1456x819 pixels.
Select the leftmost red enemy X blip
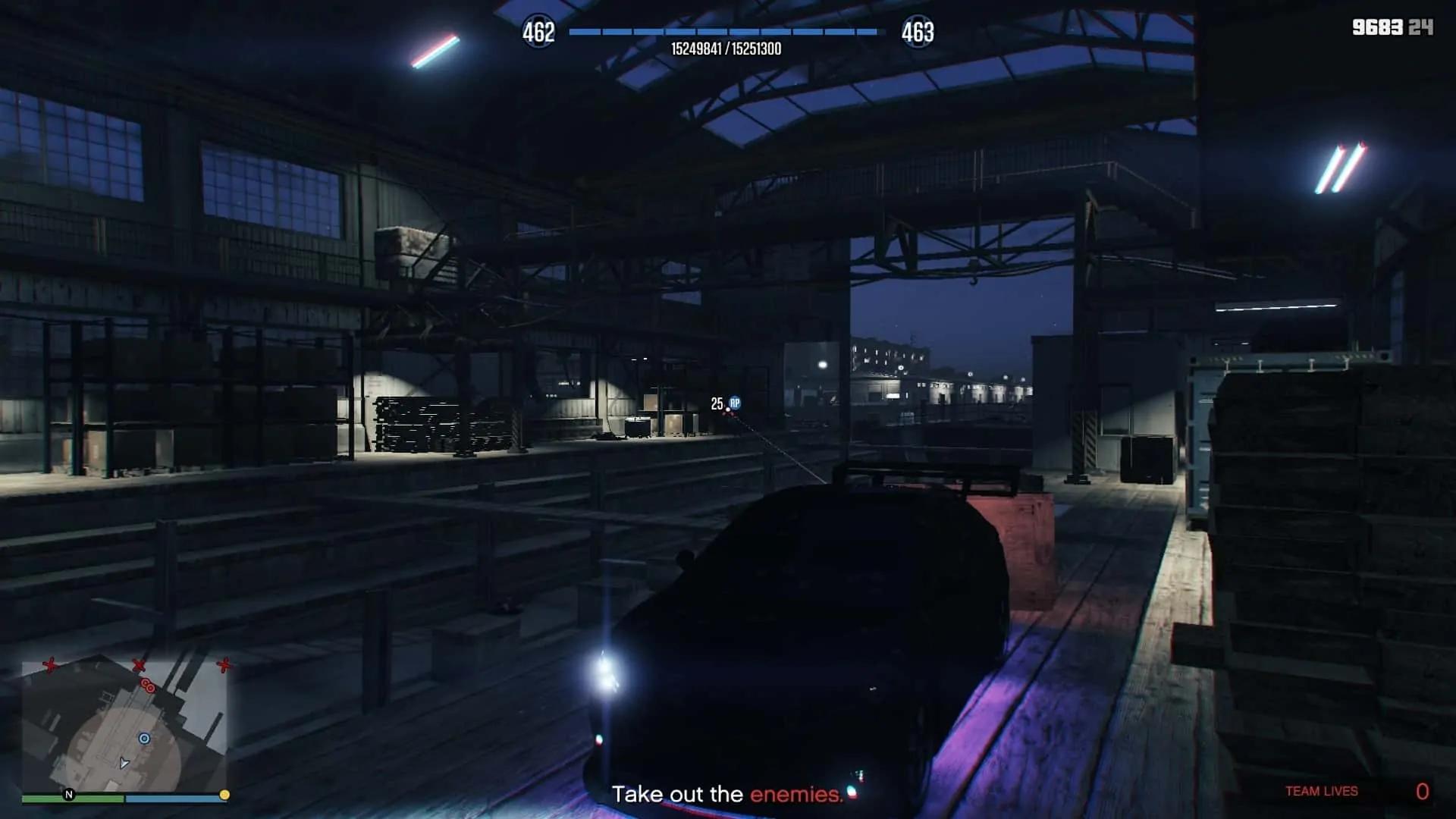point(50,665)
